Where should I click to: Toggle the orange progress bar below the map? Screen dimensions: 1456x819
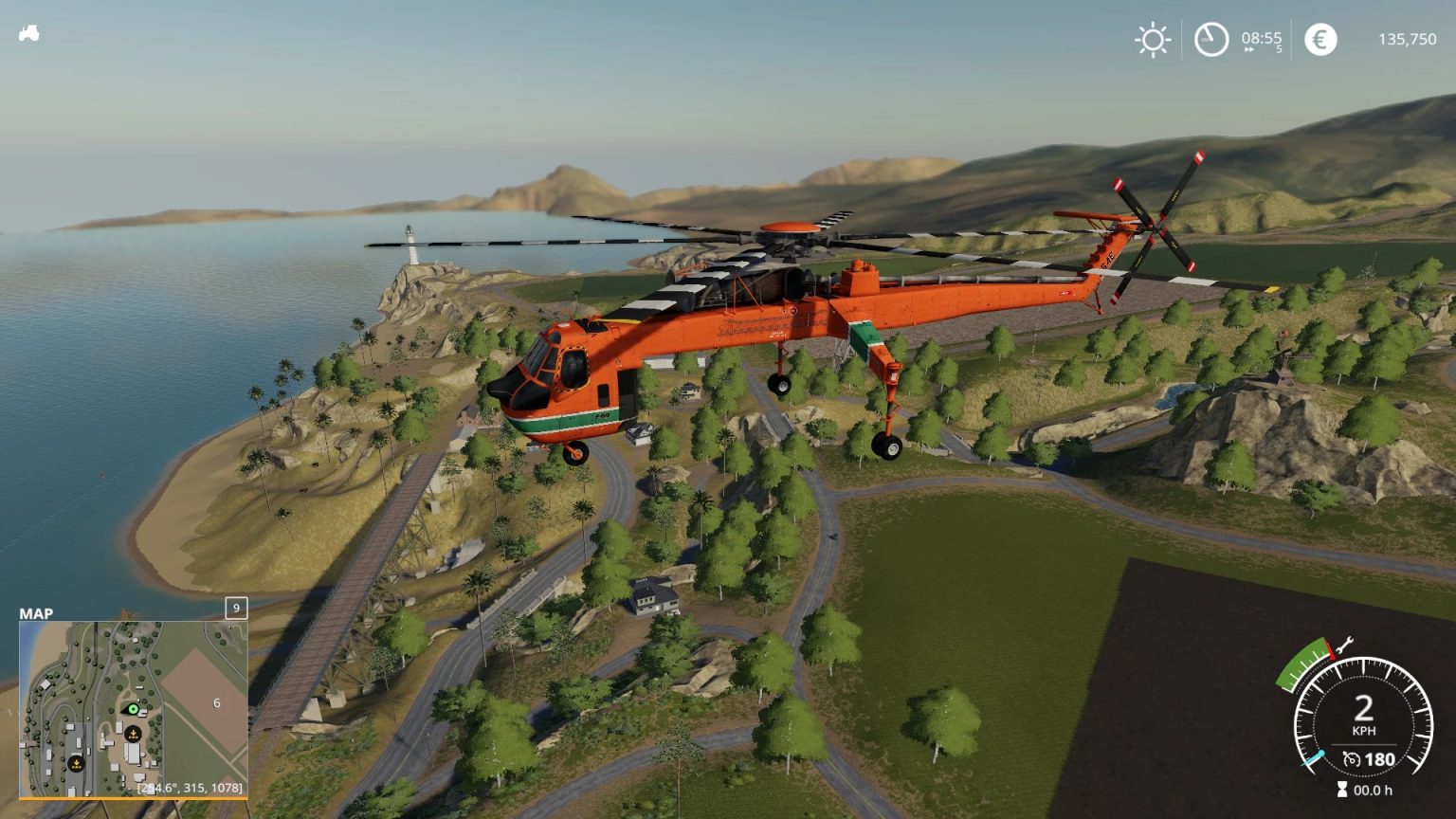(135, 798)
